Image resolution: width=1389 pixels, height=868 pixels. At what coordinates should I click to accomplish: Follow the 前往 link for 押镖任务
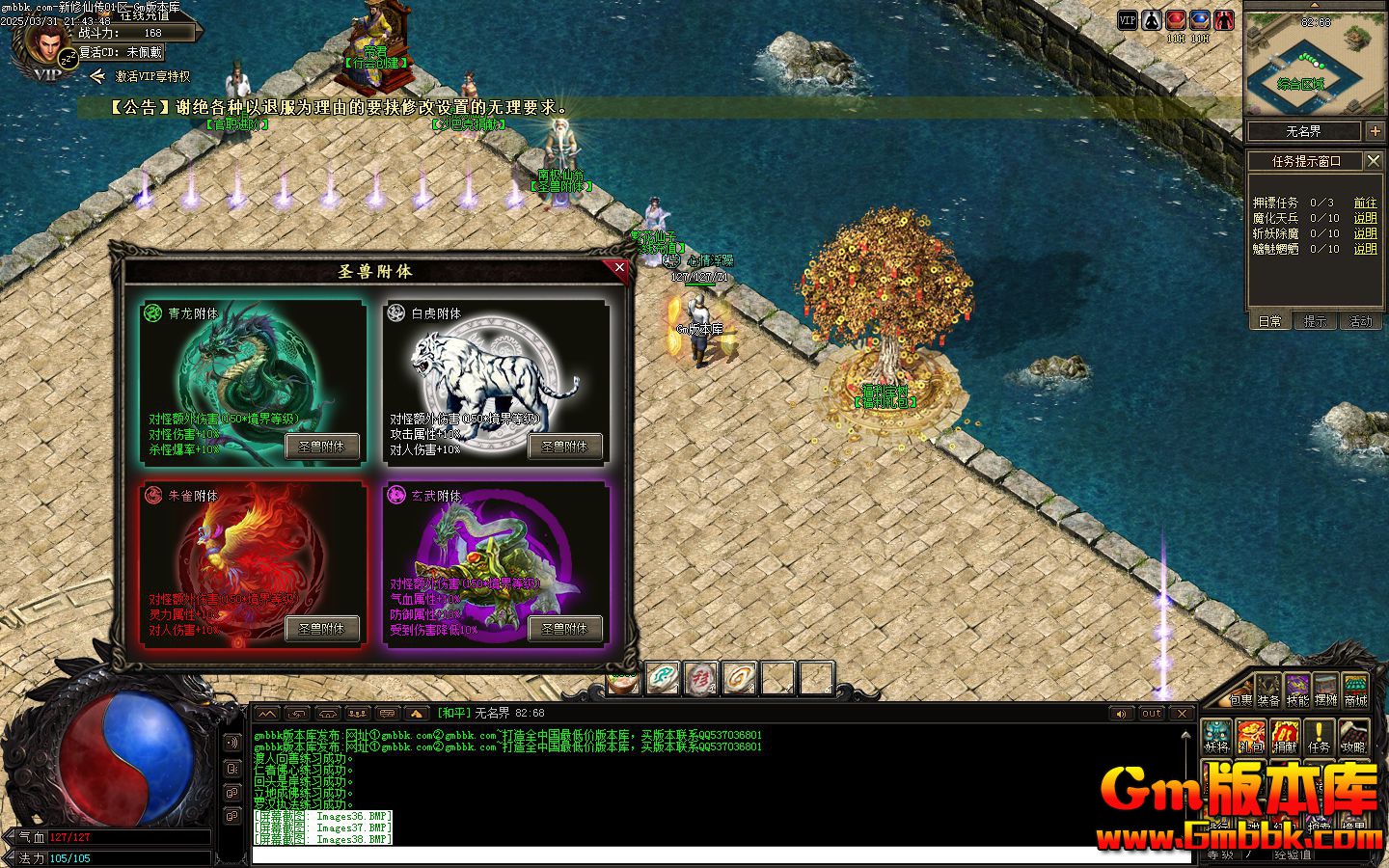[1365, 203]
